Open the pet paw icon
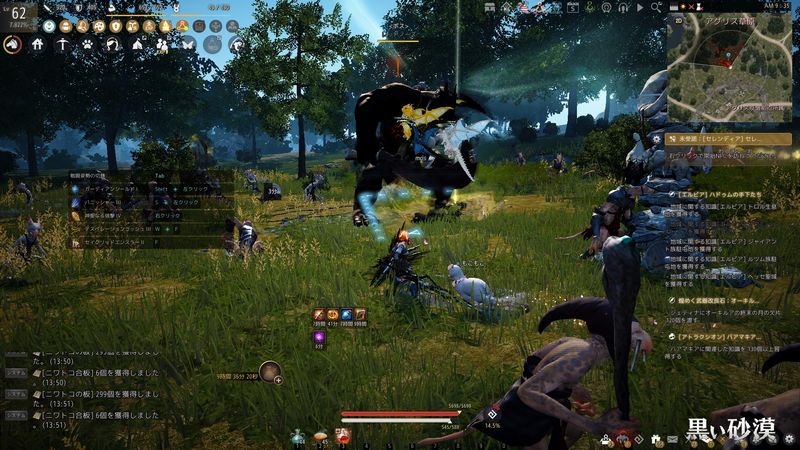This screenshot has width=800, height=450. (88, 44)
